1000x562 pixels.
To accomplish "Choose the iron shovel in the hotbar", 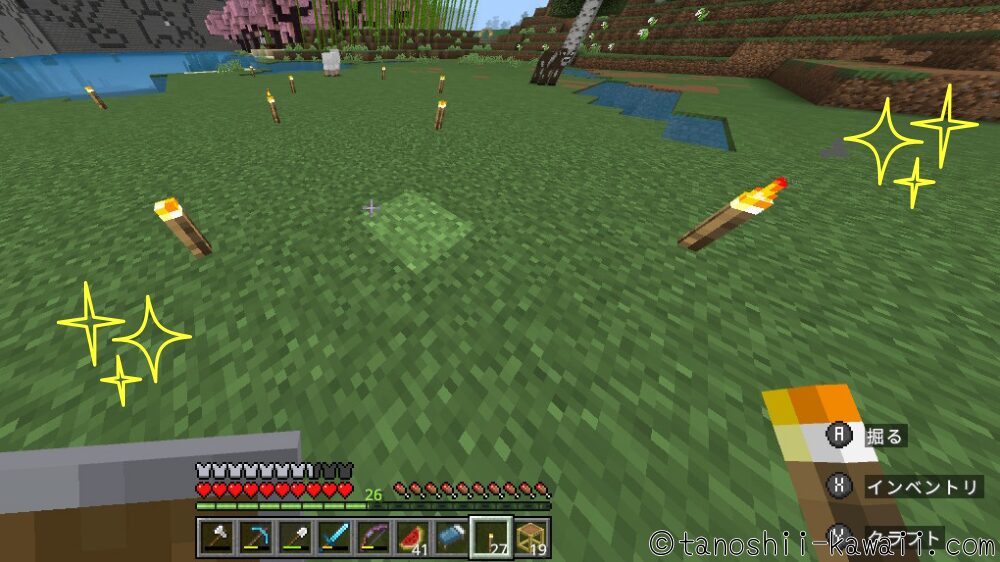I will click(294, 538).
